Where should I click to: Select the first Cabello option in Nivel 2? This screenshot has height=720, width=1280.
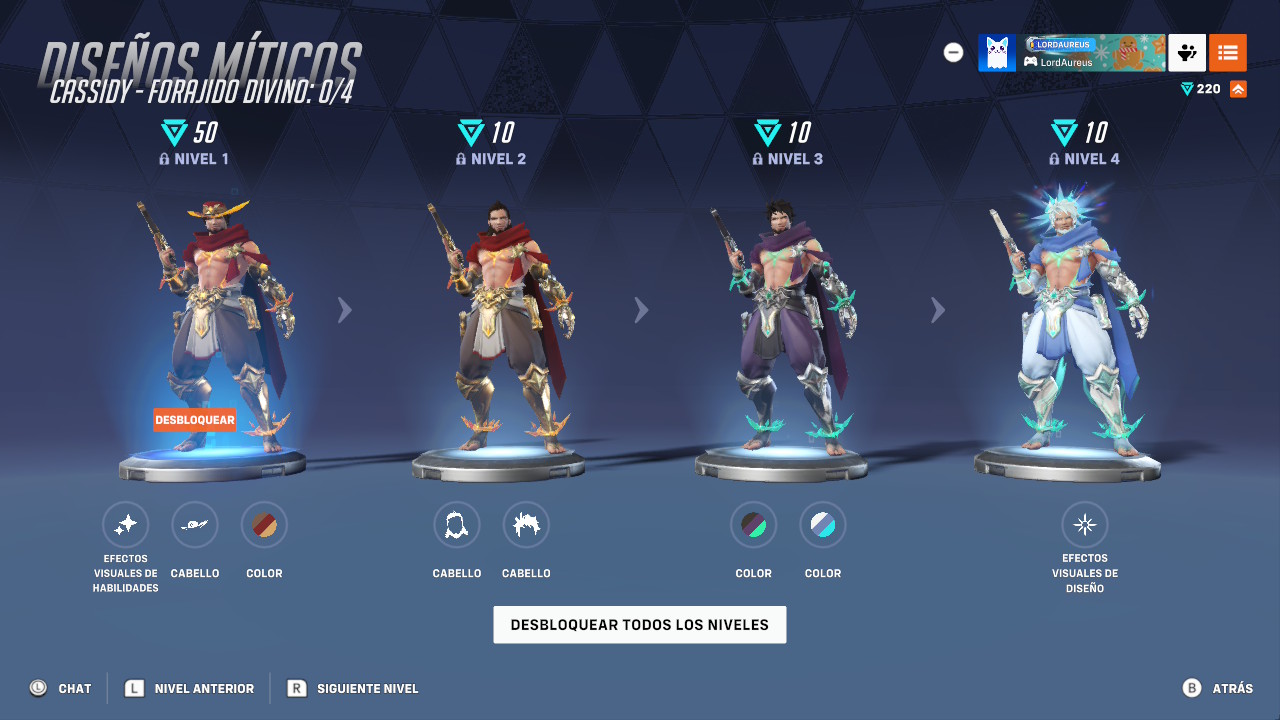point(457,524)
